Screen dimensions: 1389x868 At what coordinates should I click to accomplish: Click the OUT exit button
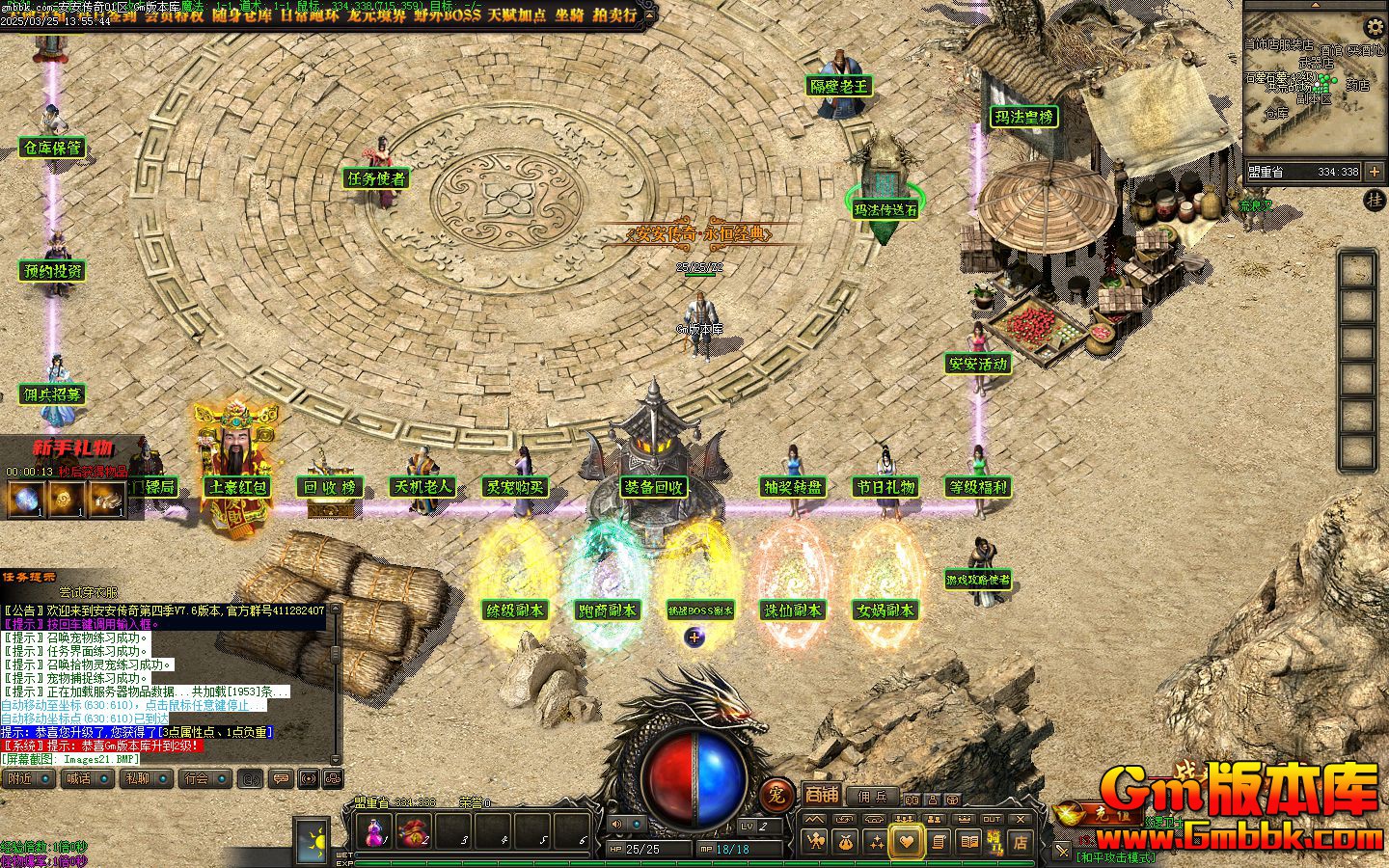[x=991, y=819]
